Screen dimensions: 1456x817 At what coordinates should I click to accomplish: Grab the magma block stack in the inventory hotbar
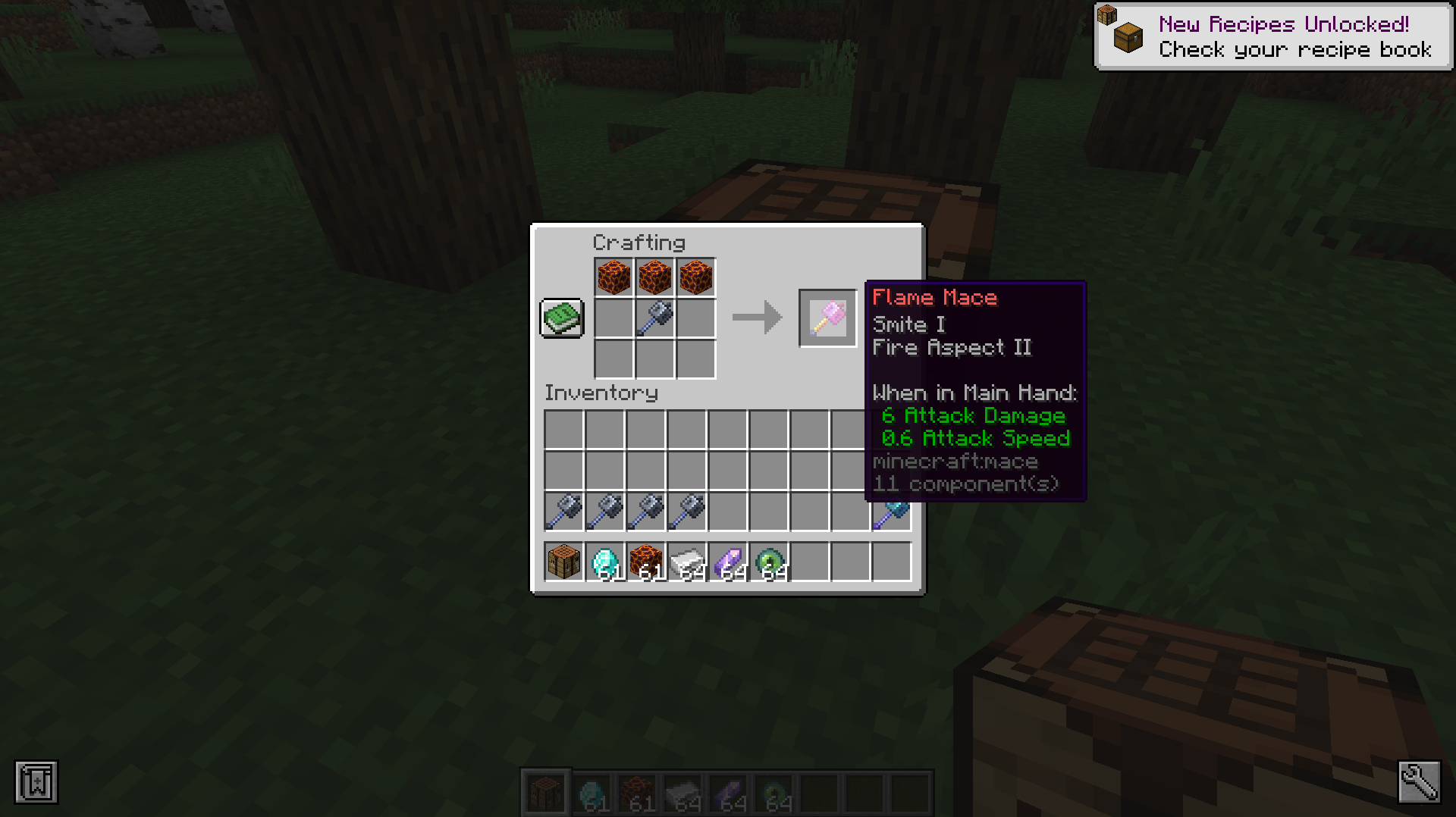[646, 562]
